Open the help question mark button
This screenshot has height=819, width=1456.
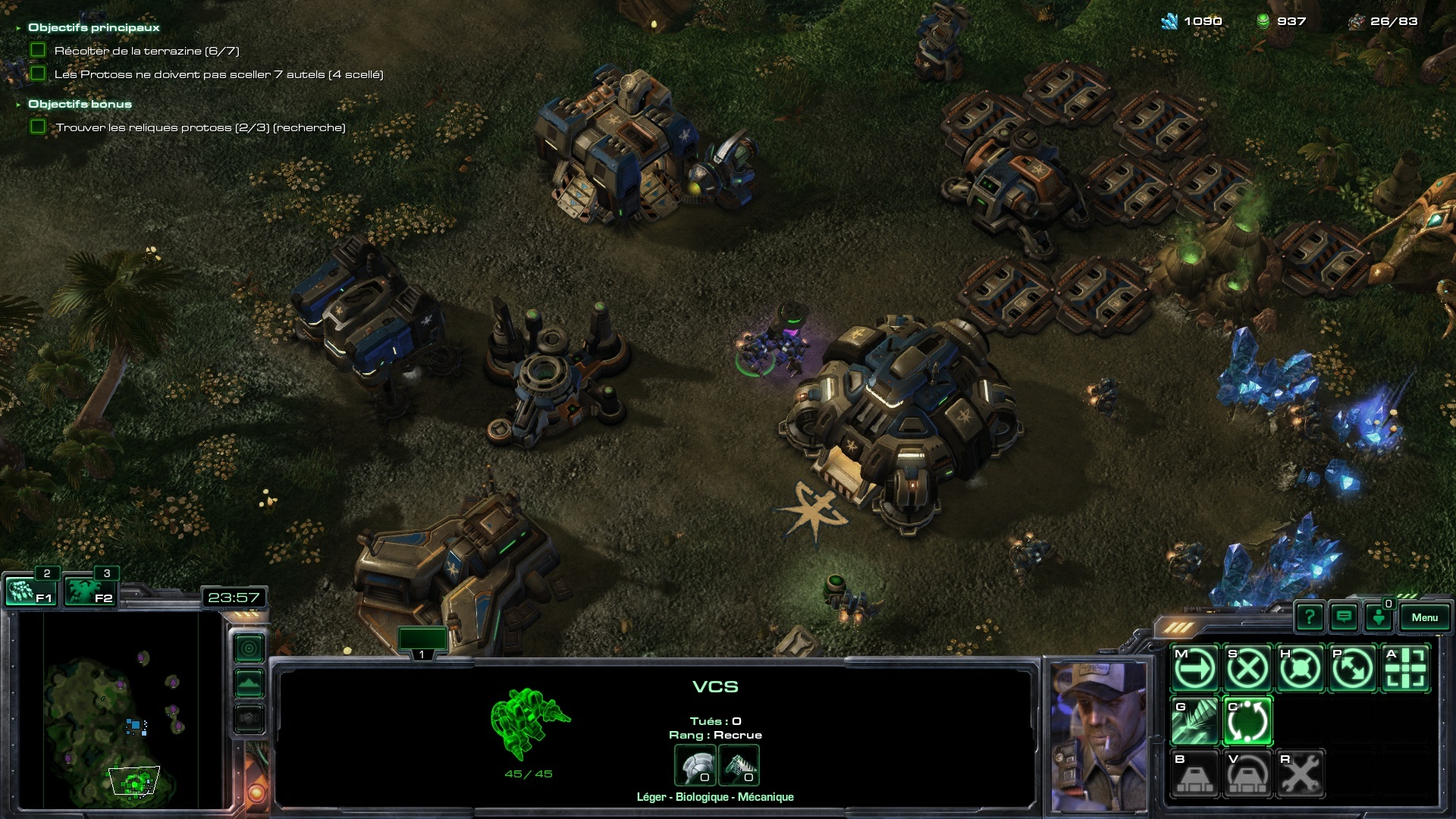click(x=1309, y=617)
